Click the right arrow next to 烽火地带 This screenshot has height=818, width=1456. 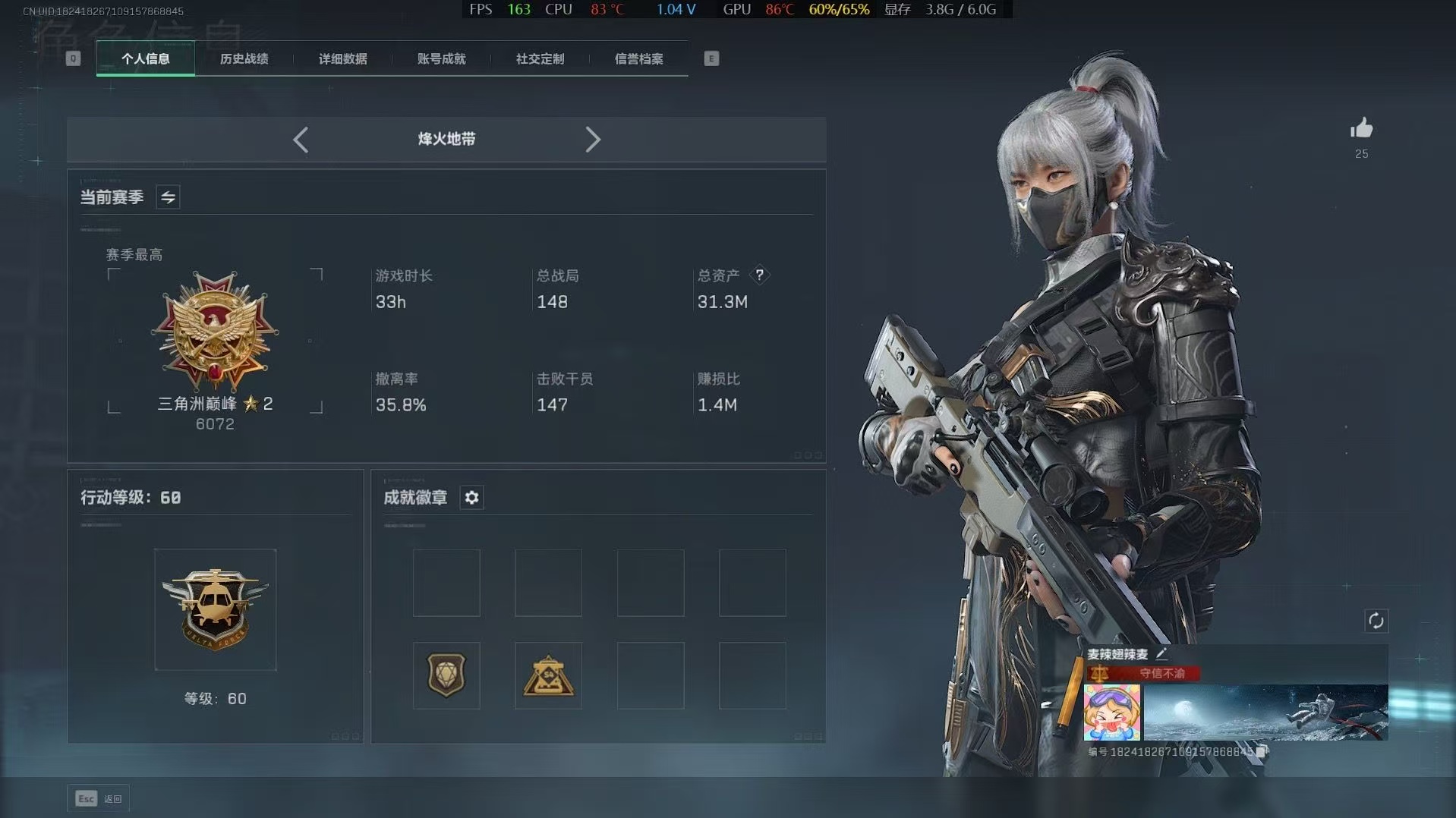pos(593,140)
